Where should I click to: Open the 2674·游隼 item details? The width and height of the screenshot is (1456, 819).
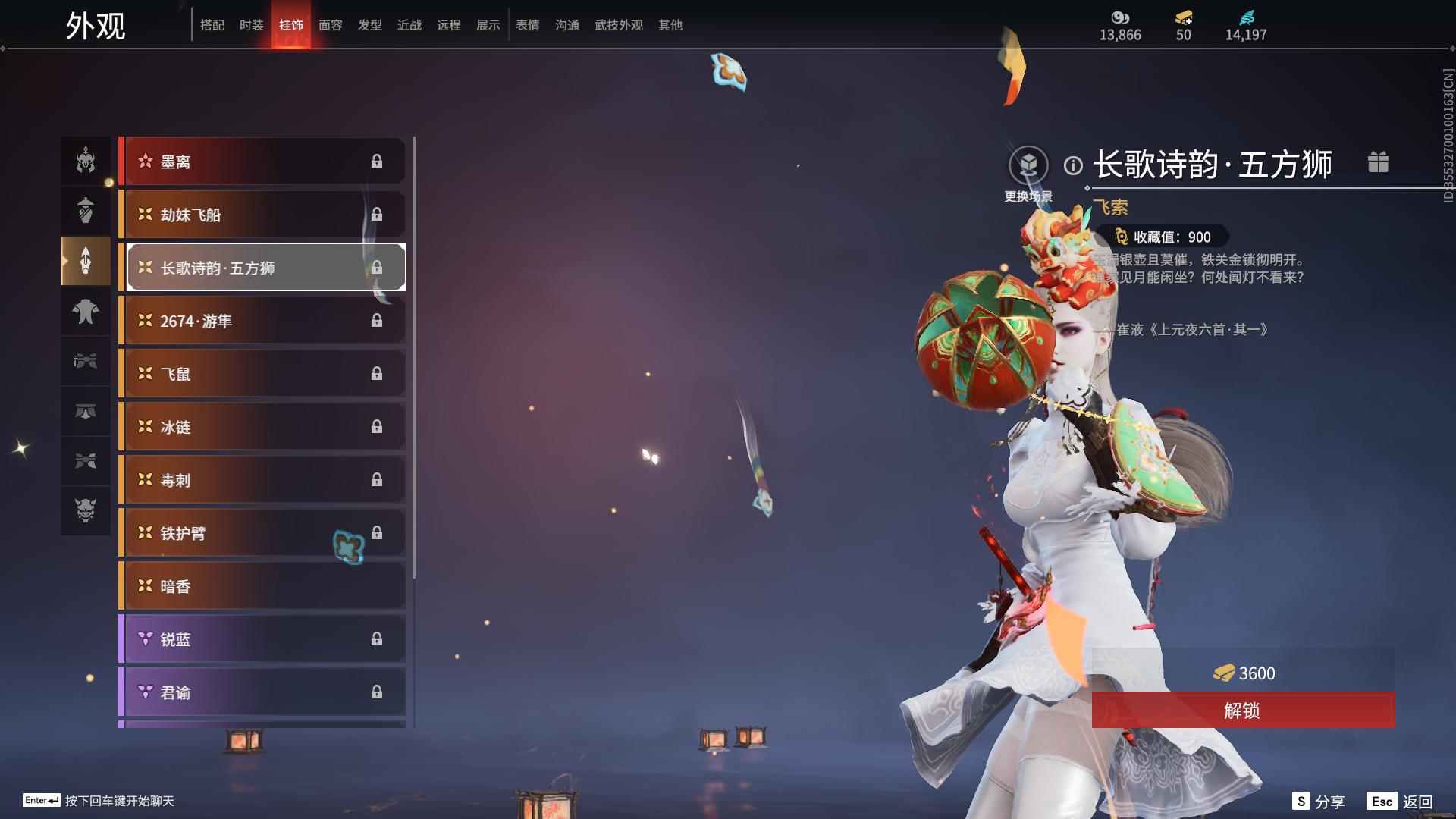point(262,320)
